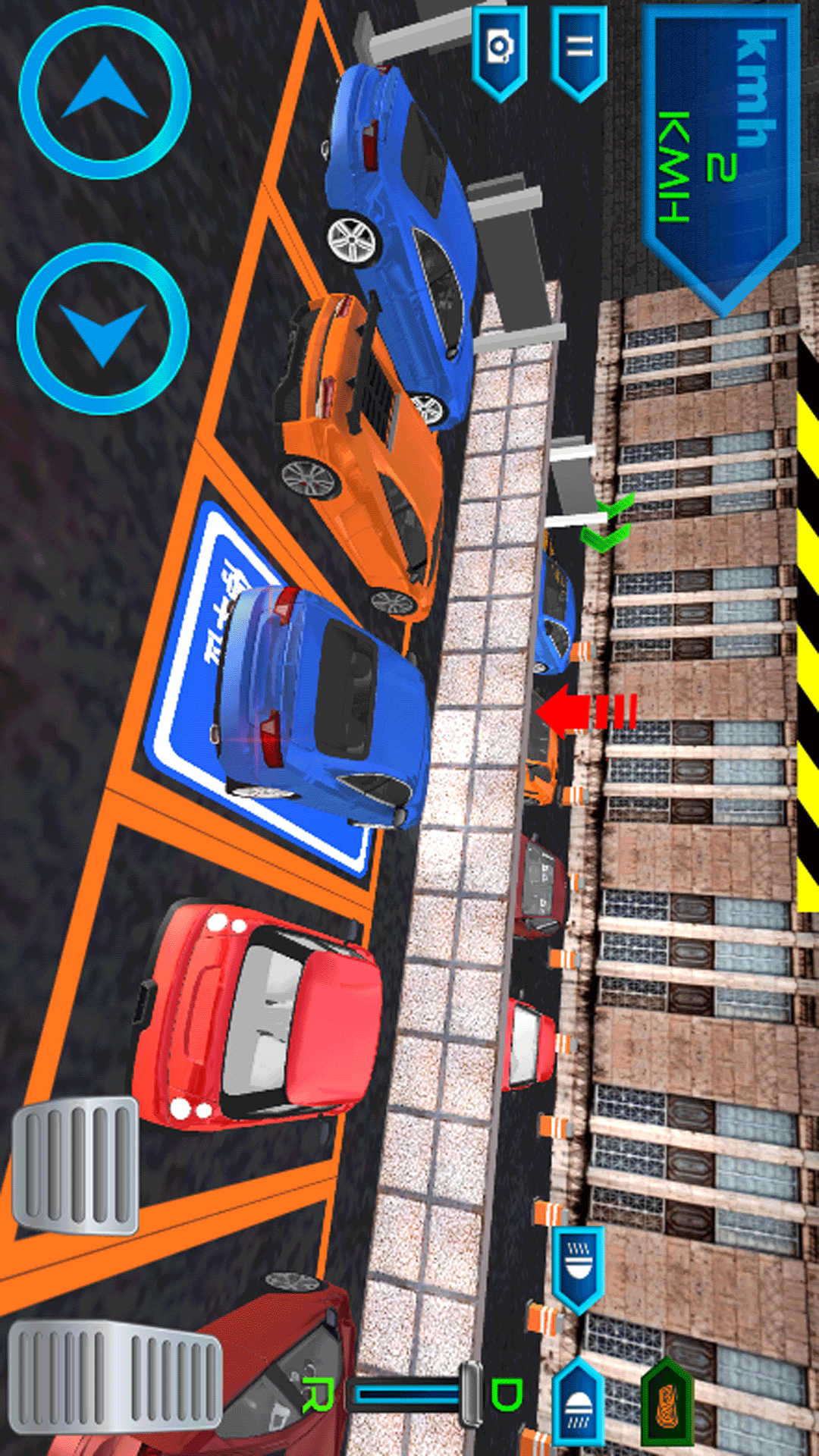Shift into reverse with the green R
The image size is (819, 1456).
click(318, 1395)
